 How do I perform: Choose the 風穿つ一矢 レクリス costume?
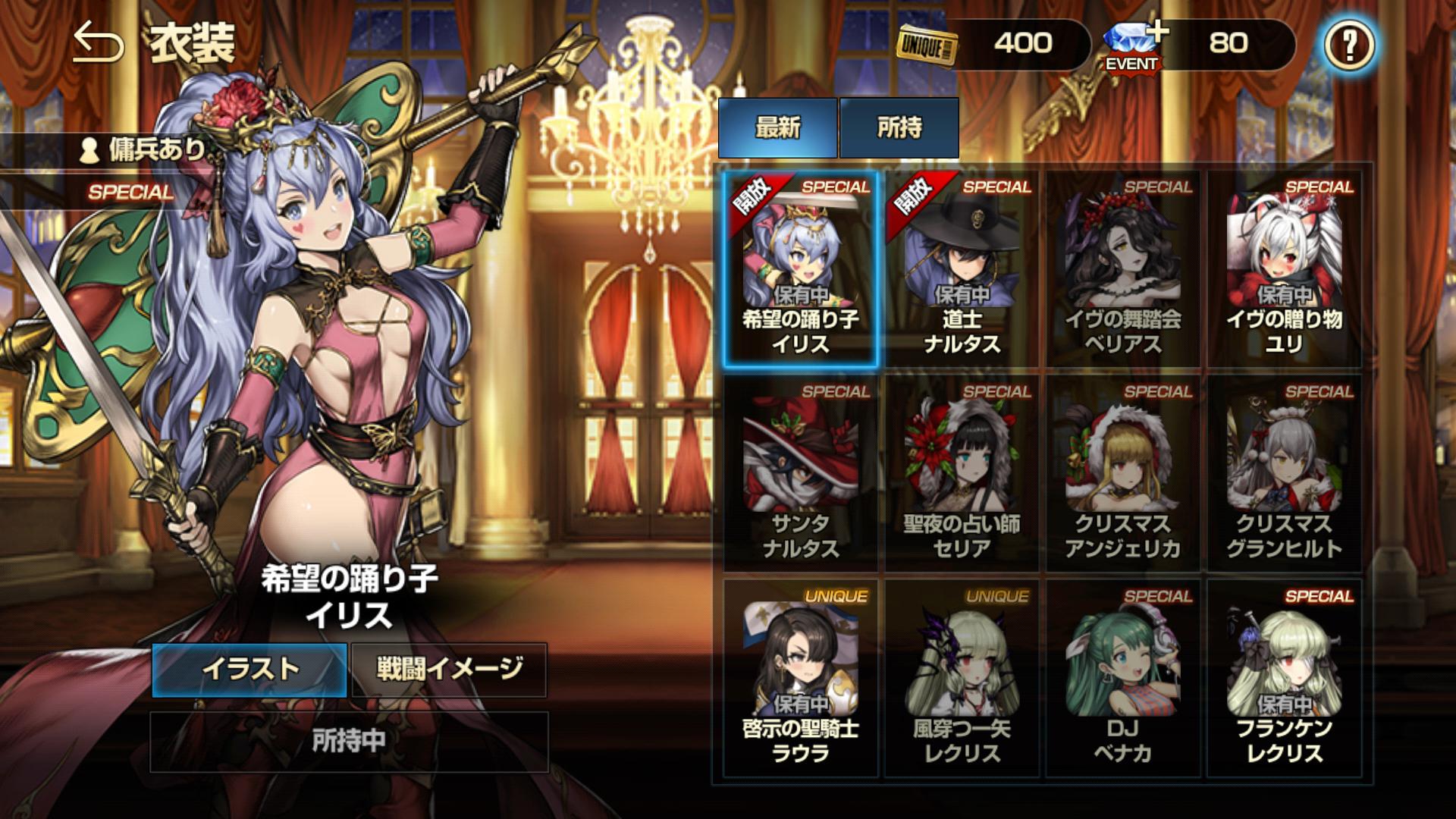[x=962, y=679]
